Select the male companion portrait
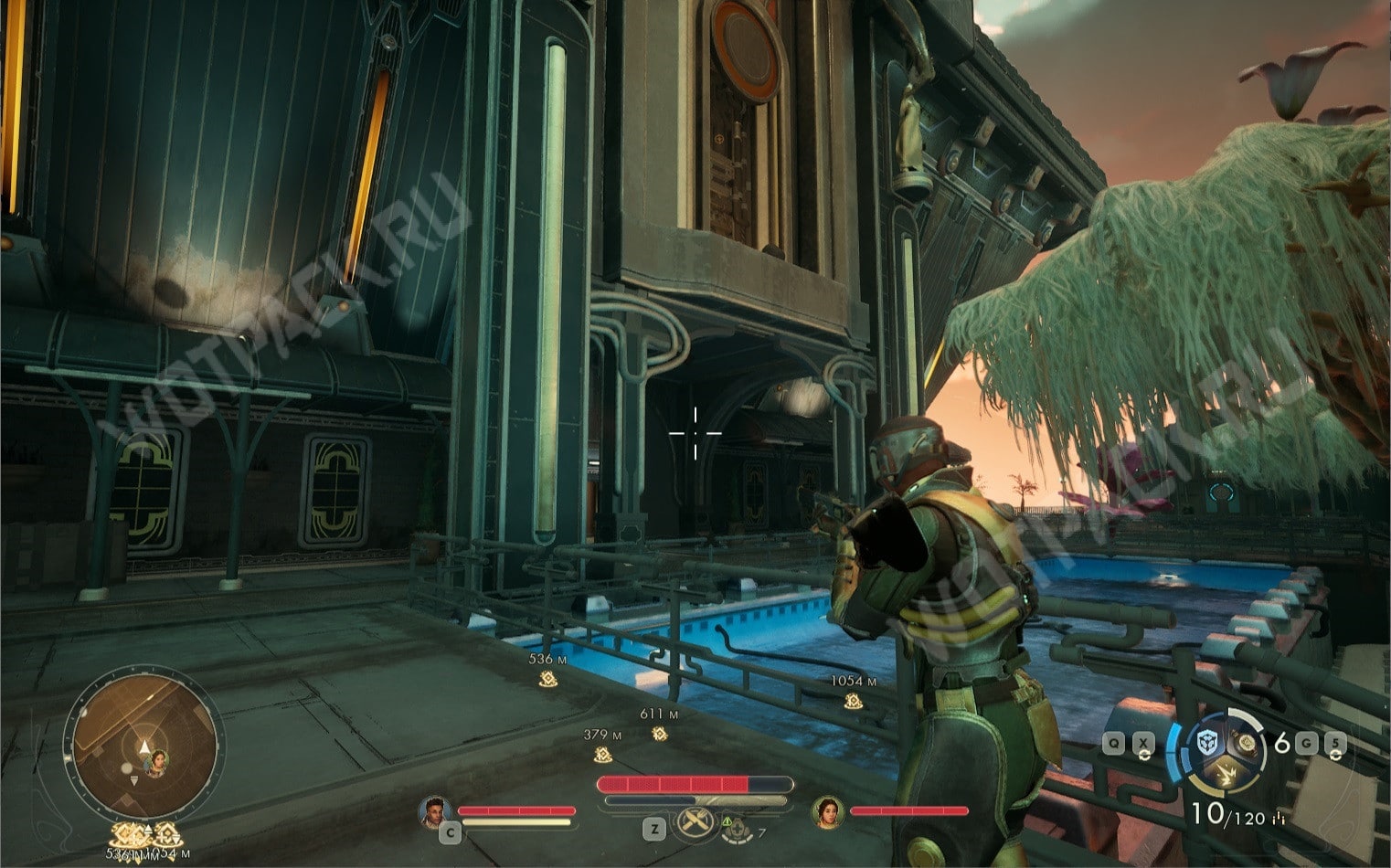Screen dimensions: 1391x868 tap(434, 810)
